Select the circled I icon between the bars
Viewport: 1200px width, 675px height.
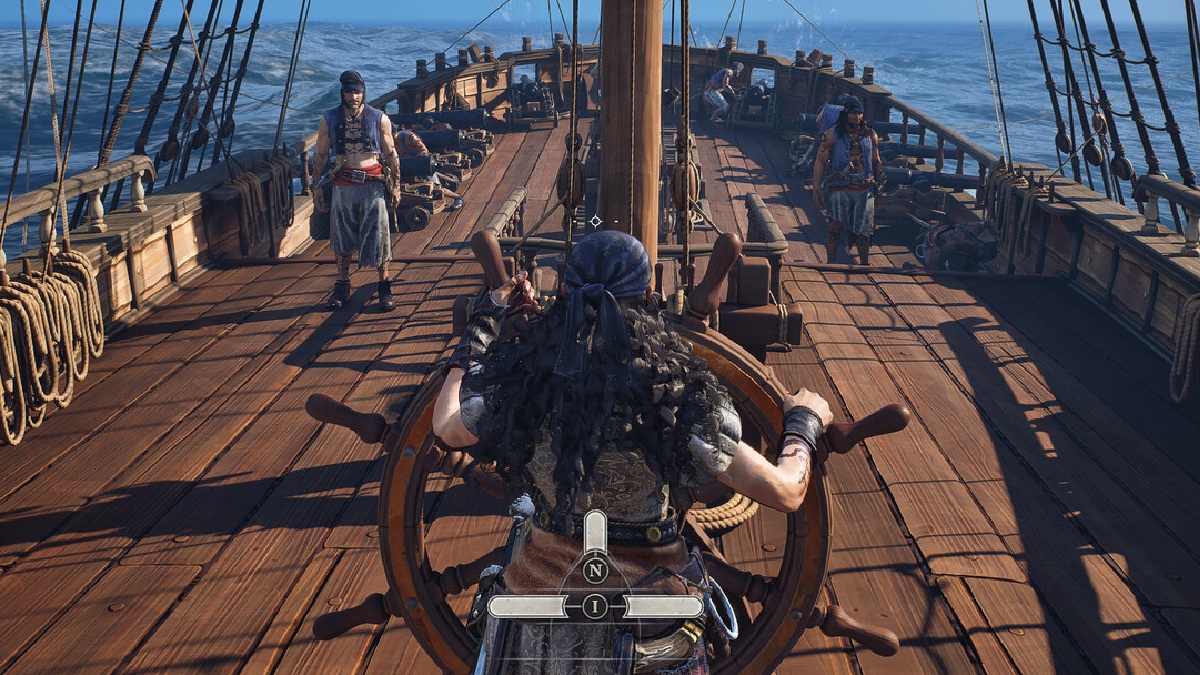coord(595,606)
